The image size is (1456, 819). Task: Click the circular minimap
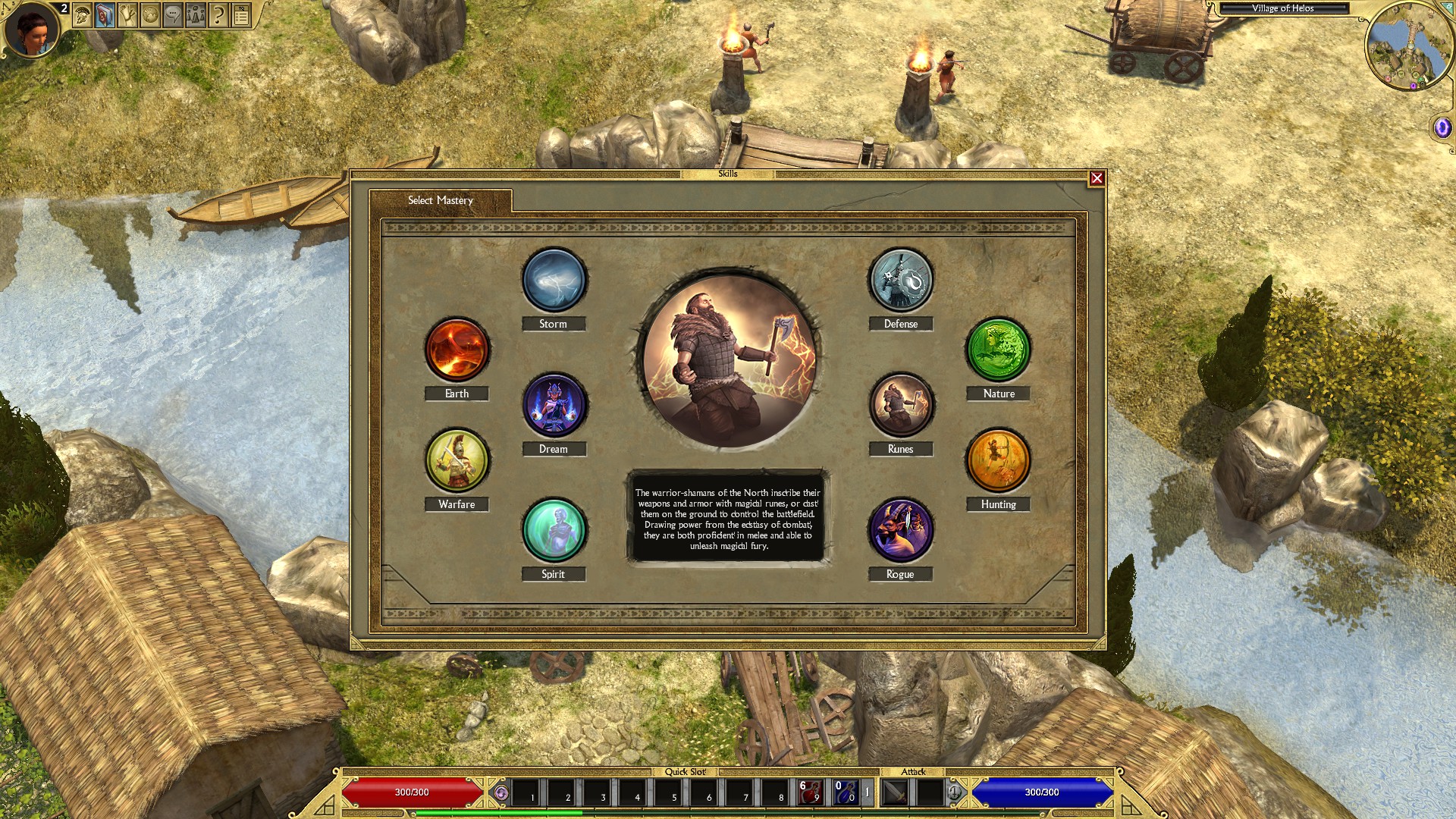pyautogui.click(x=1409, y=47)
